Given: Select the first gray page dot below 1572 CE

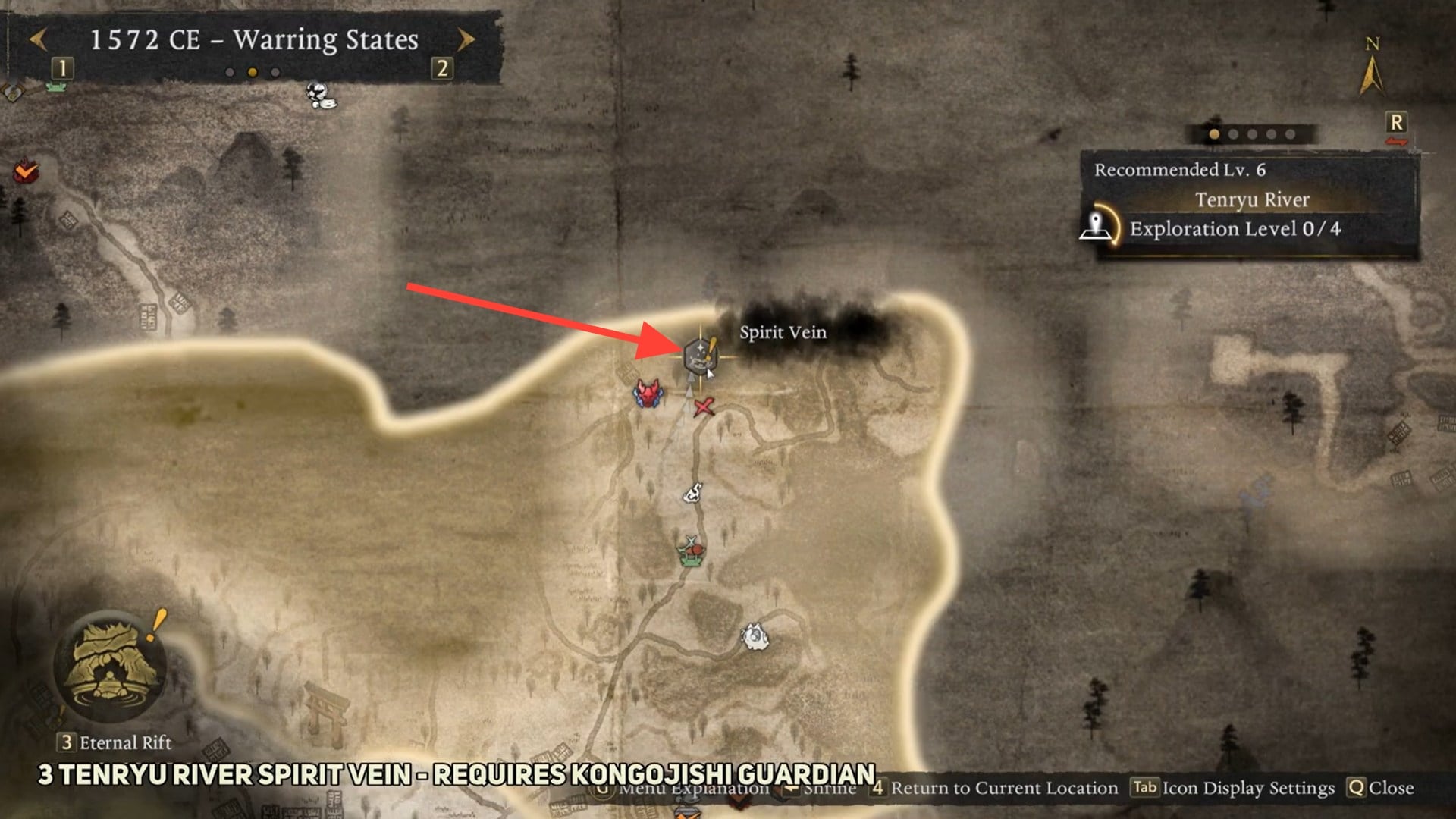Looking at the screenshot, I should (231, 71).
